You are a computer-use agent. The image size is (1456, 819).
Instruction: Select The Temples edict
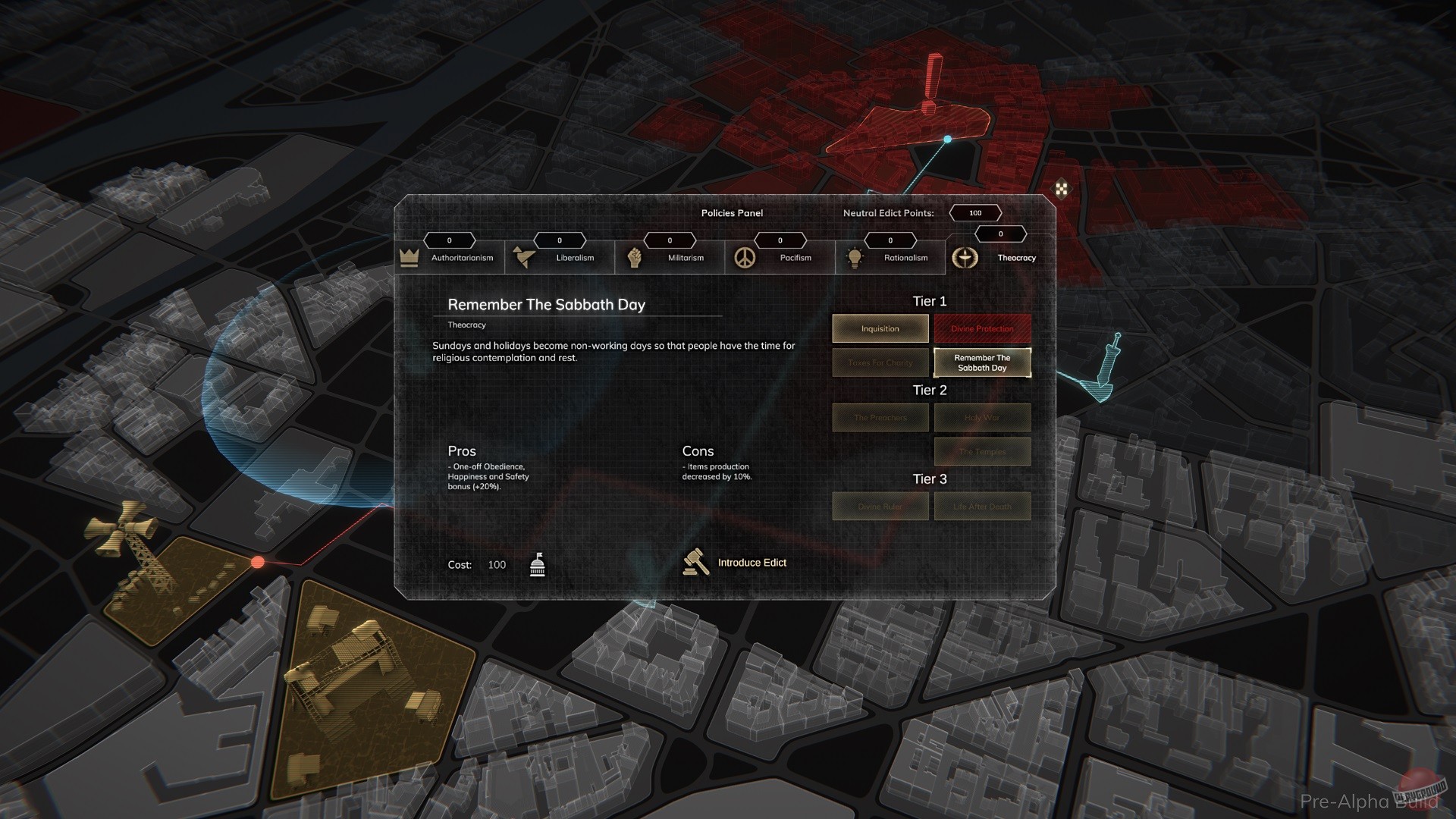click(x=982, y=451)
